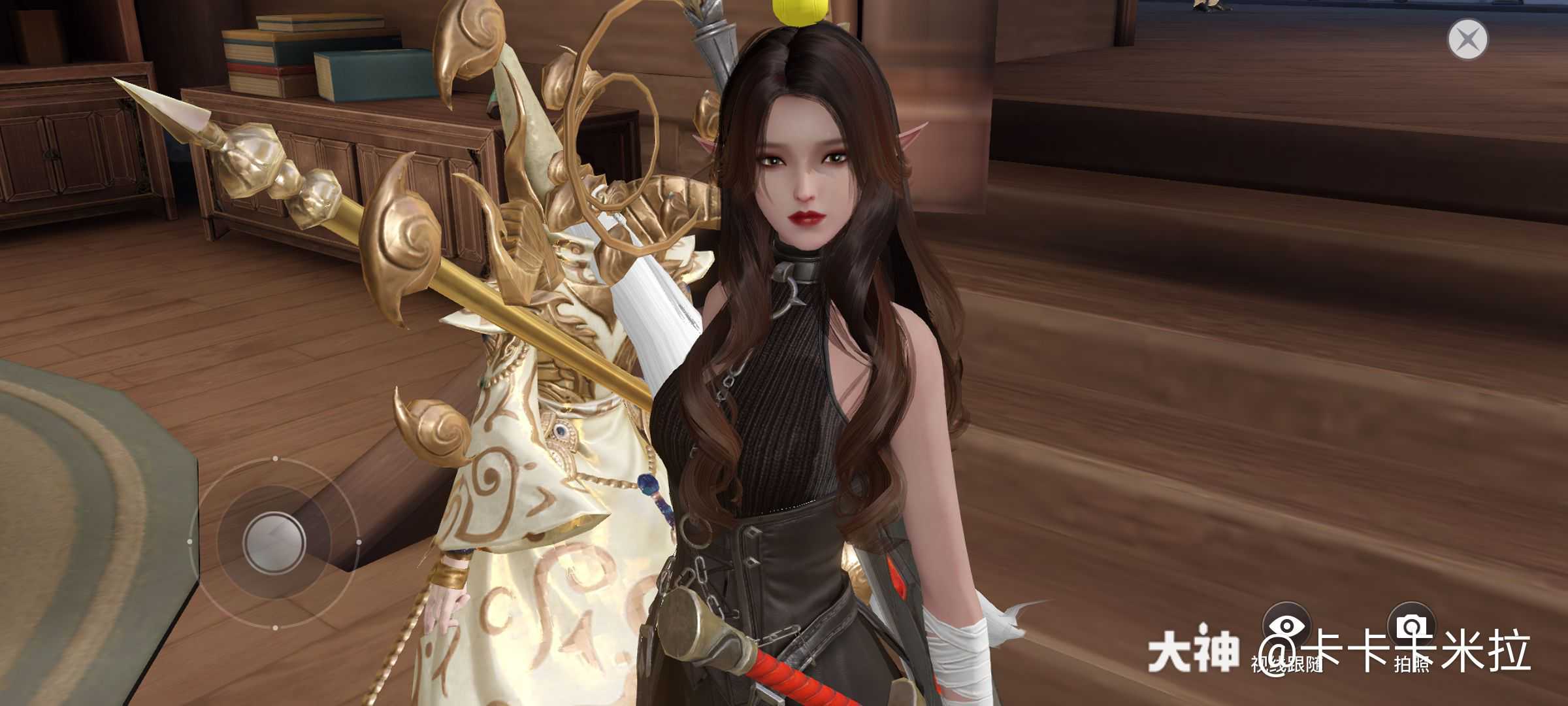
Task: Tap the virtual joystick center knob
Action: coord(274,543)
